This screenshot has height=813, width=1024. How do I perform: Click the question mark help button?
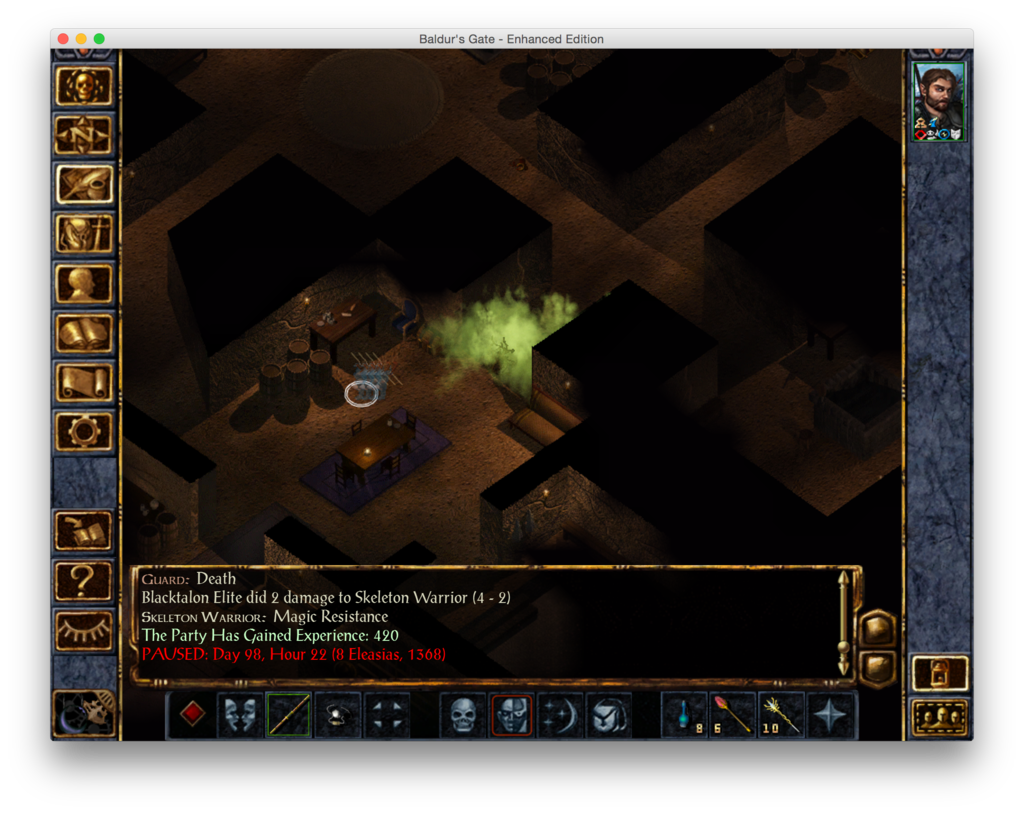(84, 580)
